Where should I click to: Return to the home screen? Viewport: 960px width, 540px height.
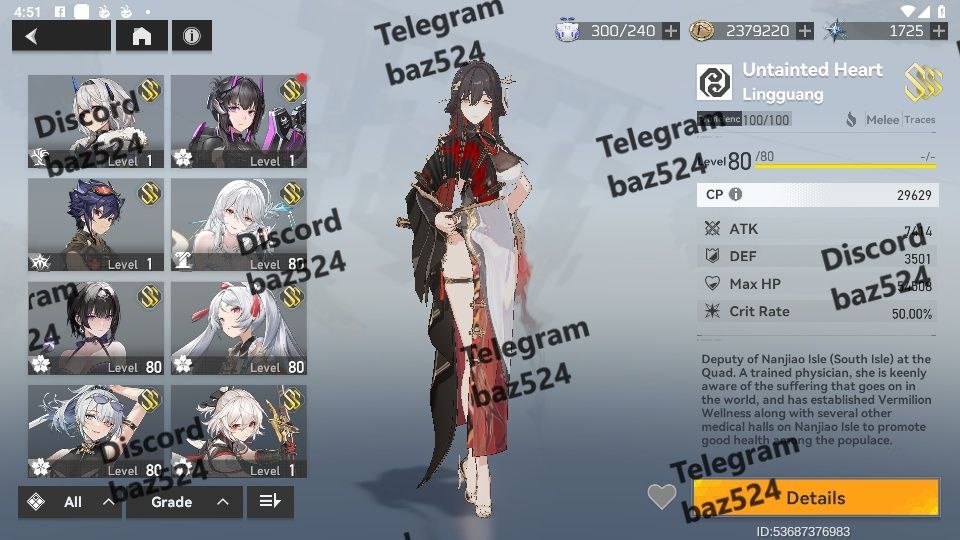pos(142,36)
